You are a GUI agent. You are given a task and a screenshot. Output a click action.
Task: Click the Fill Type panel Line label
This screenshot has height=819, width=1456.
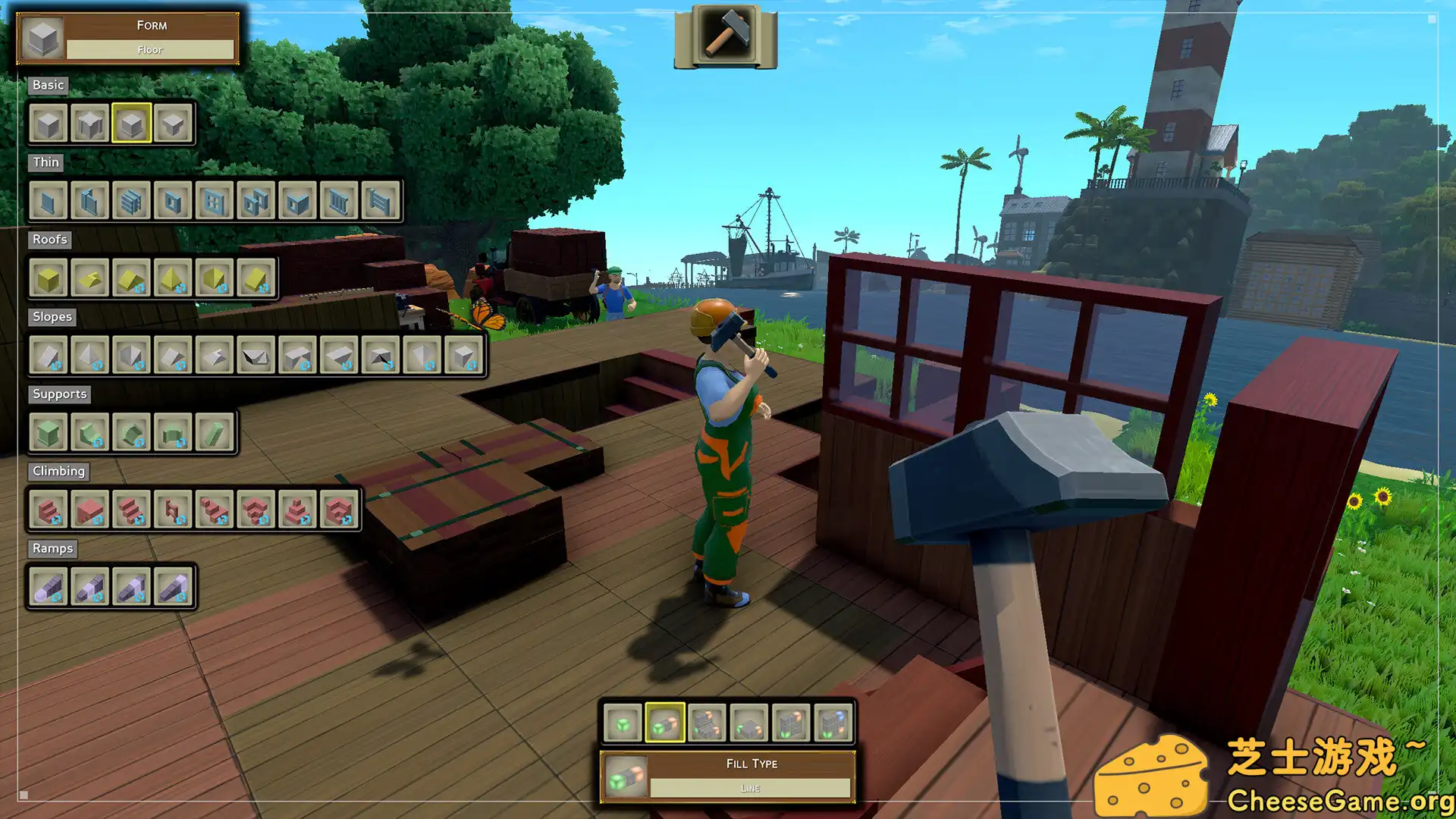click(750, 788)
